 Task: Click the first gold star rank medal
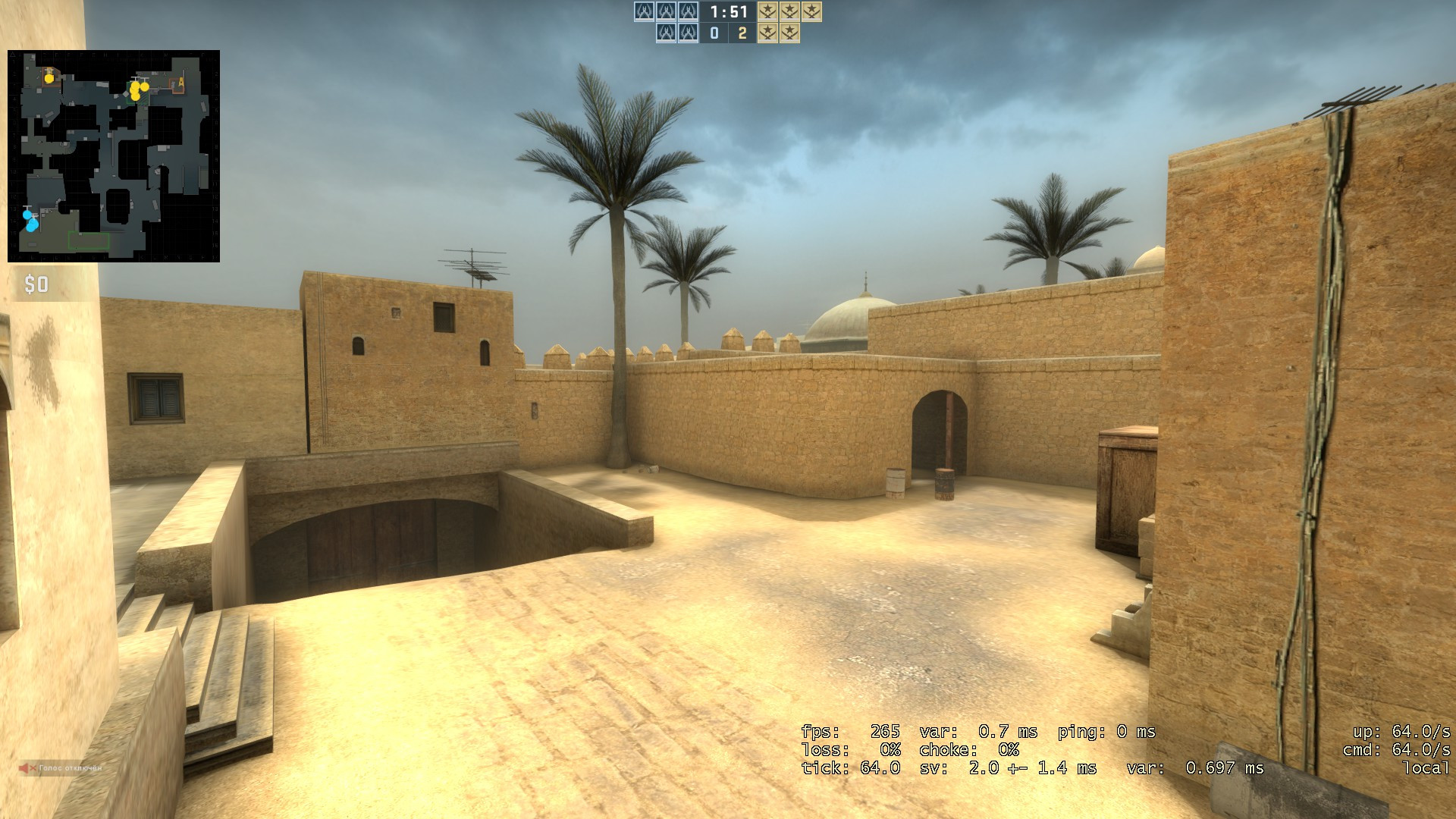click(x=768, y=12)
